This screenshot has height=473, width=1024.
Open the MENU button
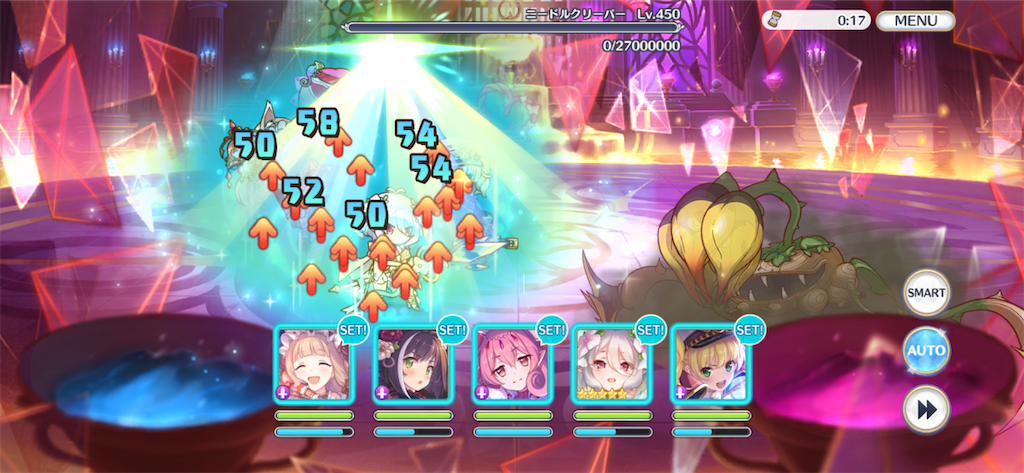[914, 20]
